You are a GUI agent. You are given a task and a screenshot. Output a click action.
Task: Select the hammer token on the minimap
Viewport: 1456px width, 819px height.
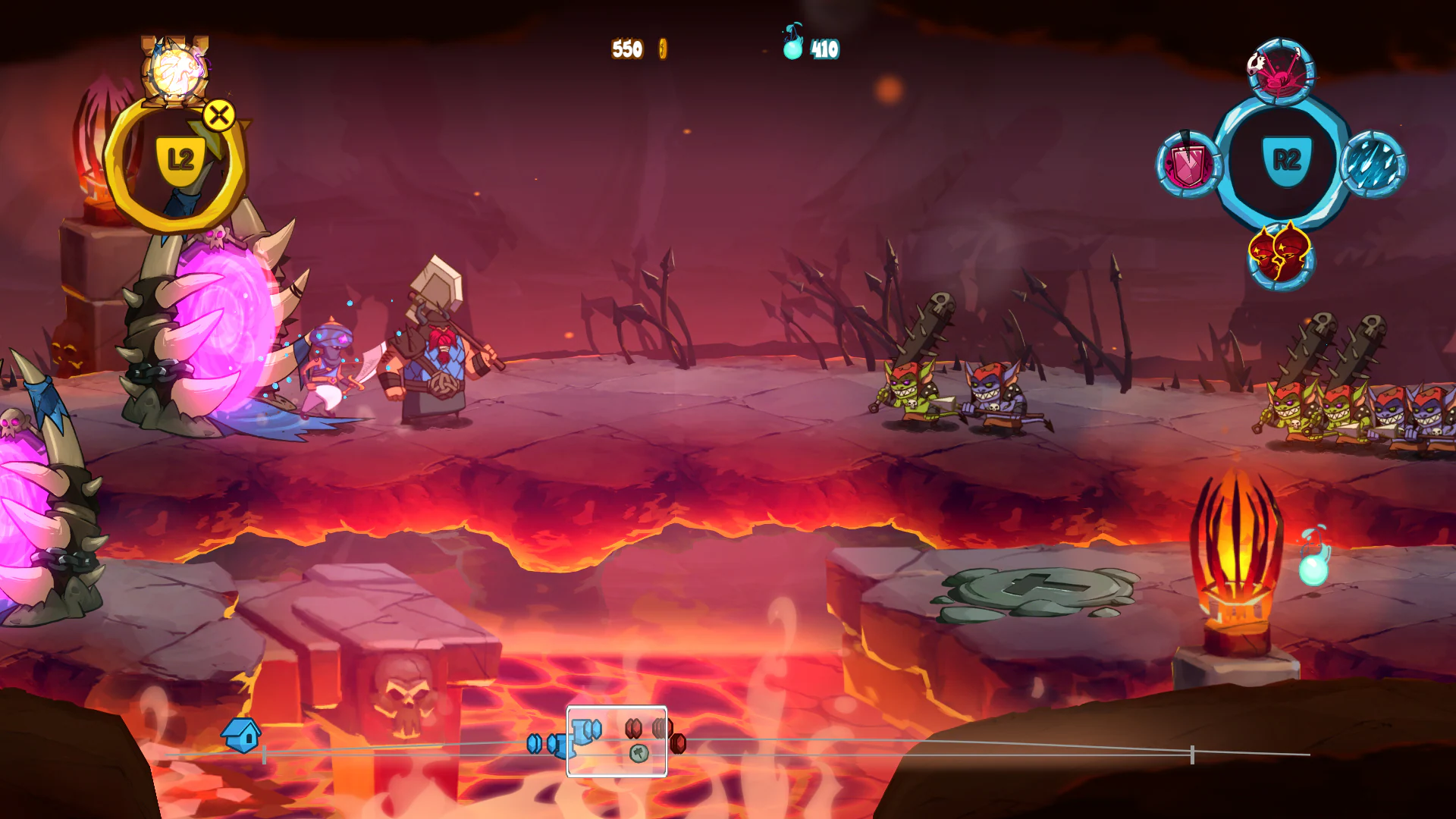click(x=639, y=754)
